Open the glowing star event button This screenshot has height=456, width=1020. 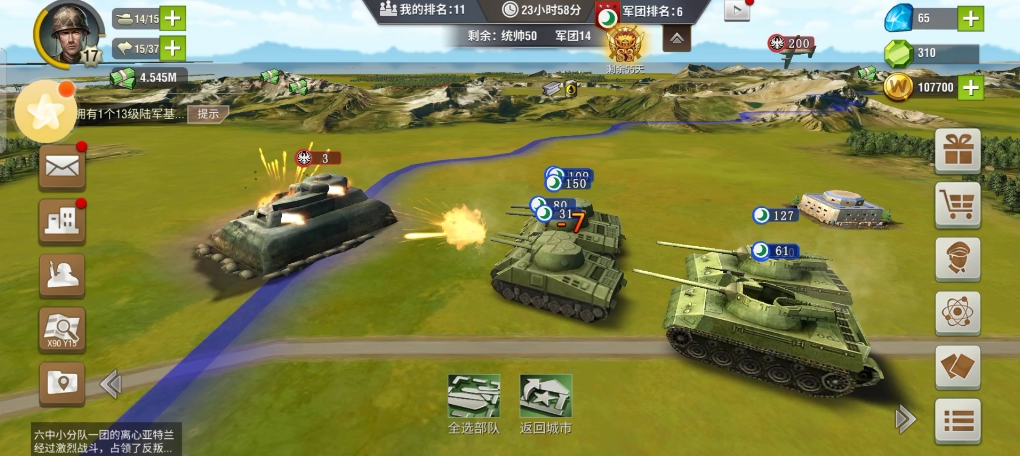45,113
